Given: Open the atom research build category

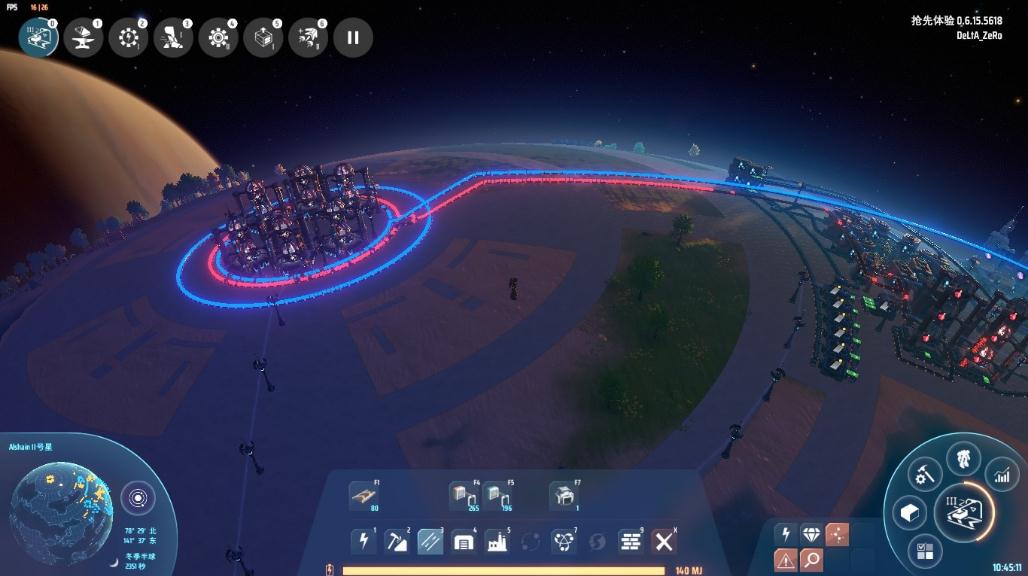Looking at the screenshot, I should pyautogui.click(x=564, y=541).
